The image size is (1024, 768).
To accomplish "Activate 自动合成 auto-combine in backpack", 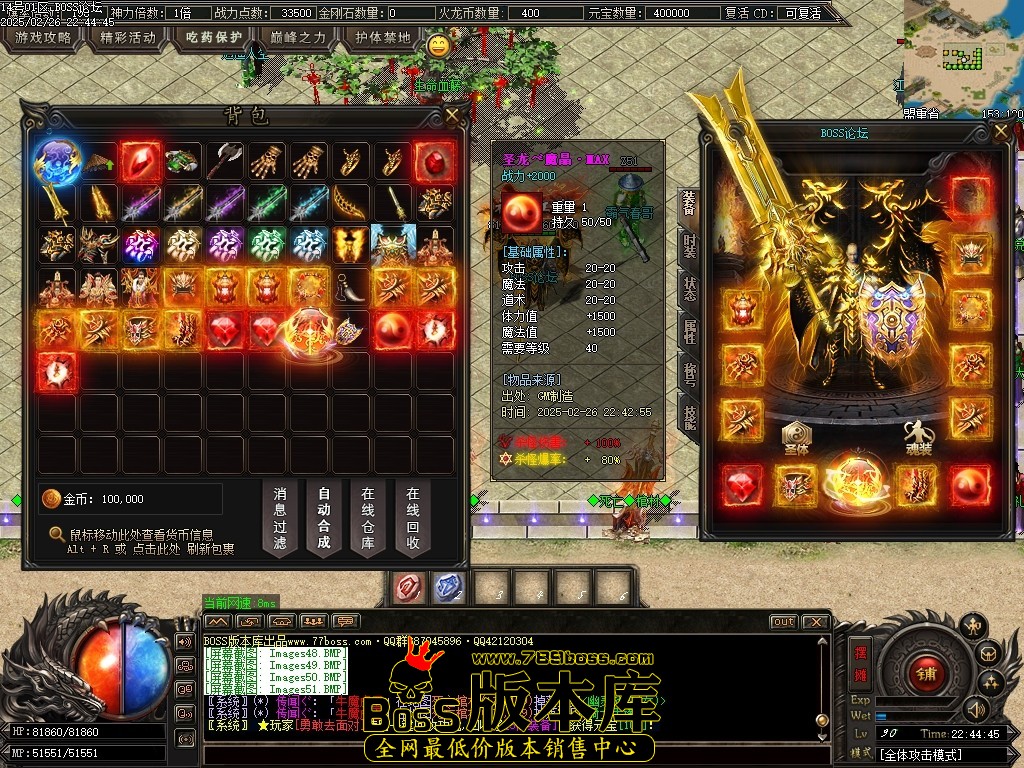I will 324,518.
